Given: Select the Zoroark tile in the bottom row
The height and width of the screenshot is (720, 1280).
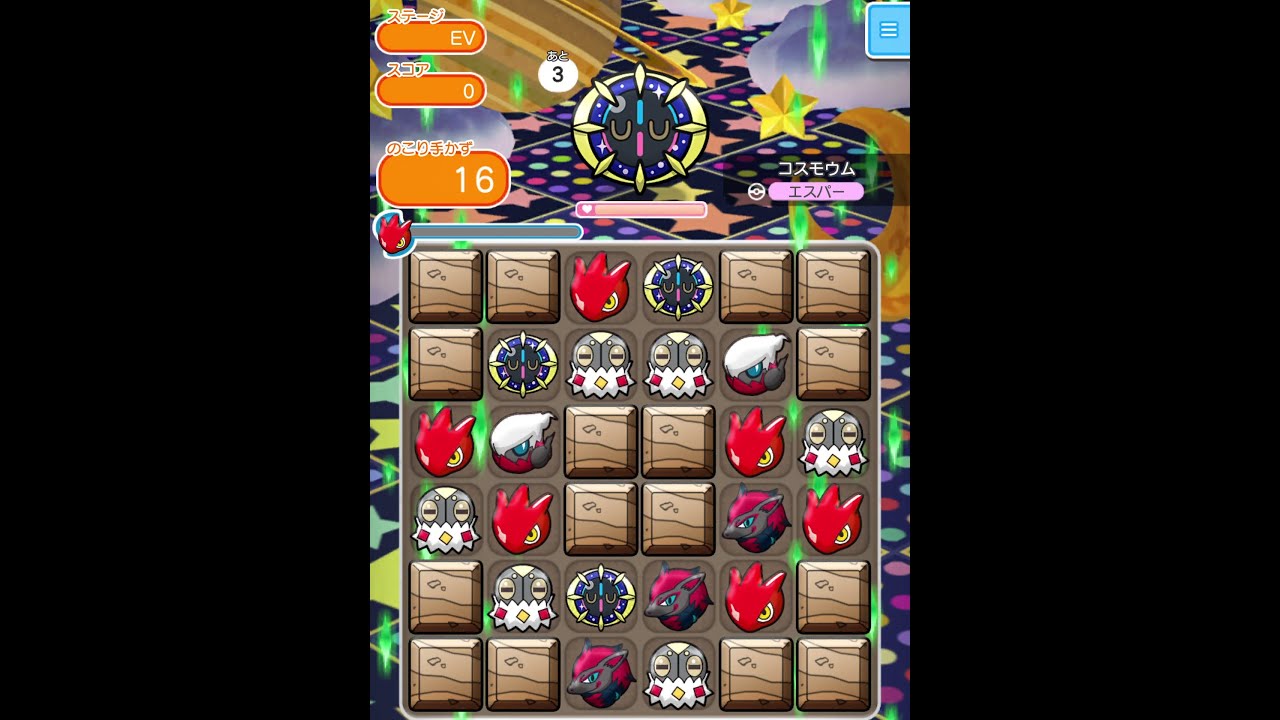Looking at the screenshot, I should (x=600, y=675).
